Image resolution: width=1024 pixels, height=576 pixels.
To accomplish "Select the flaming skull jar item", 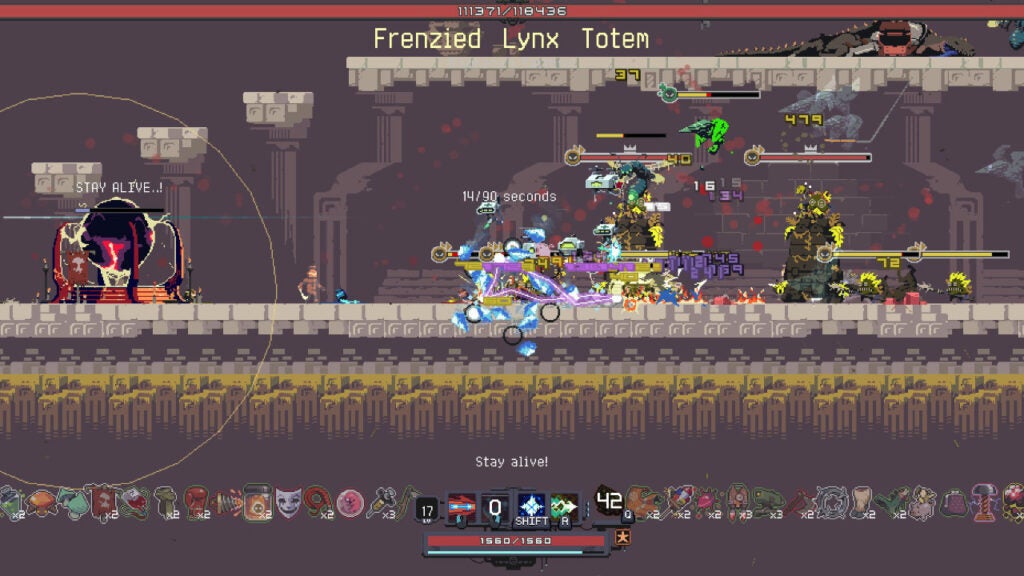I will point(258,500).
